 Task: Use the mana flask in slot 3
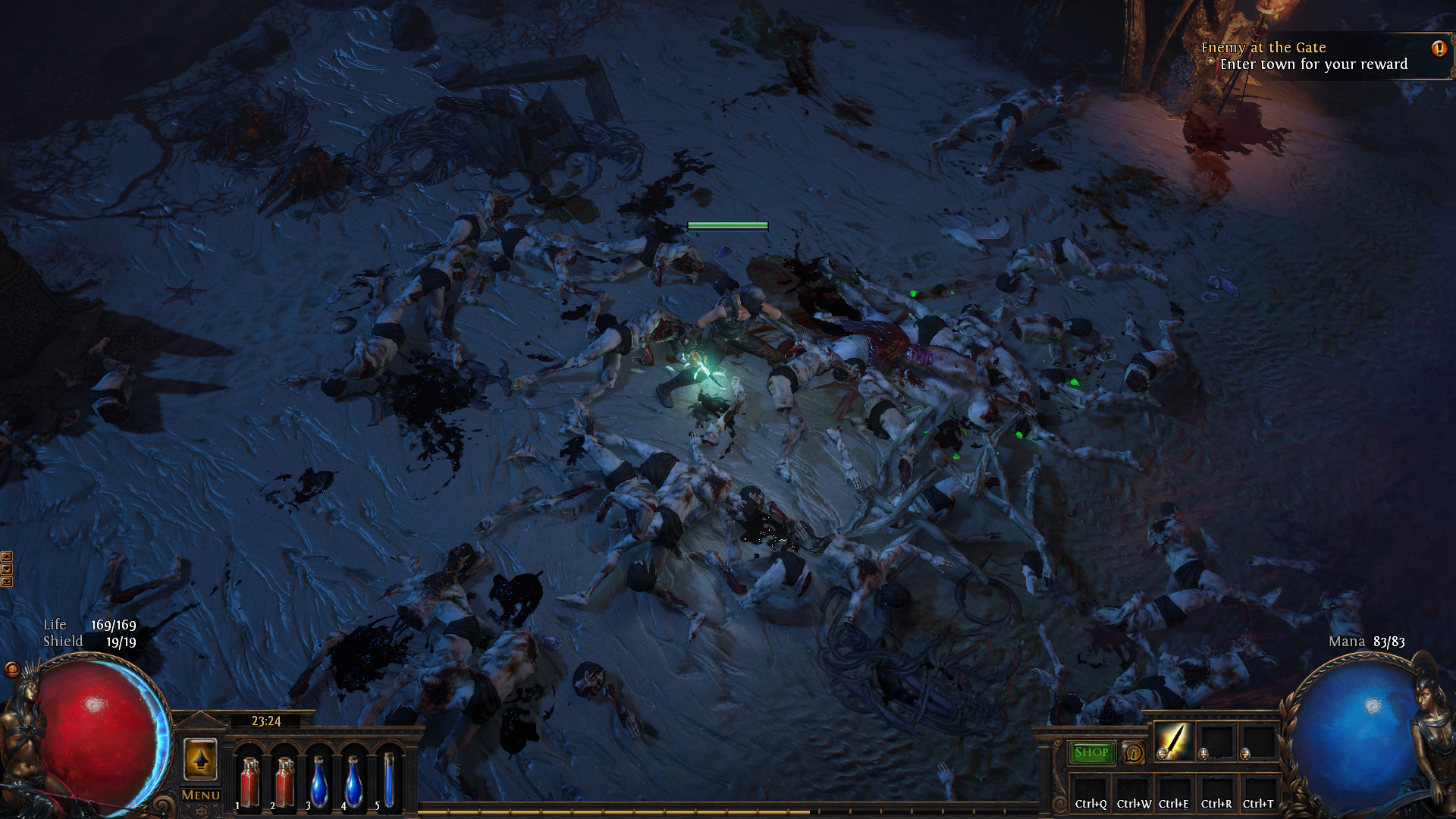pos(320,782)
